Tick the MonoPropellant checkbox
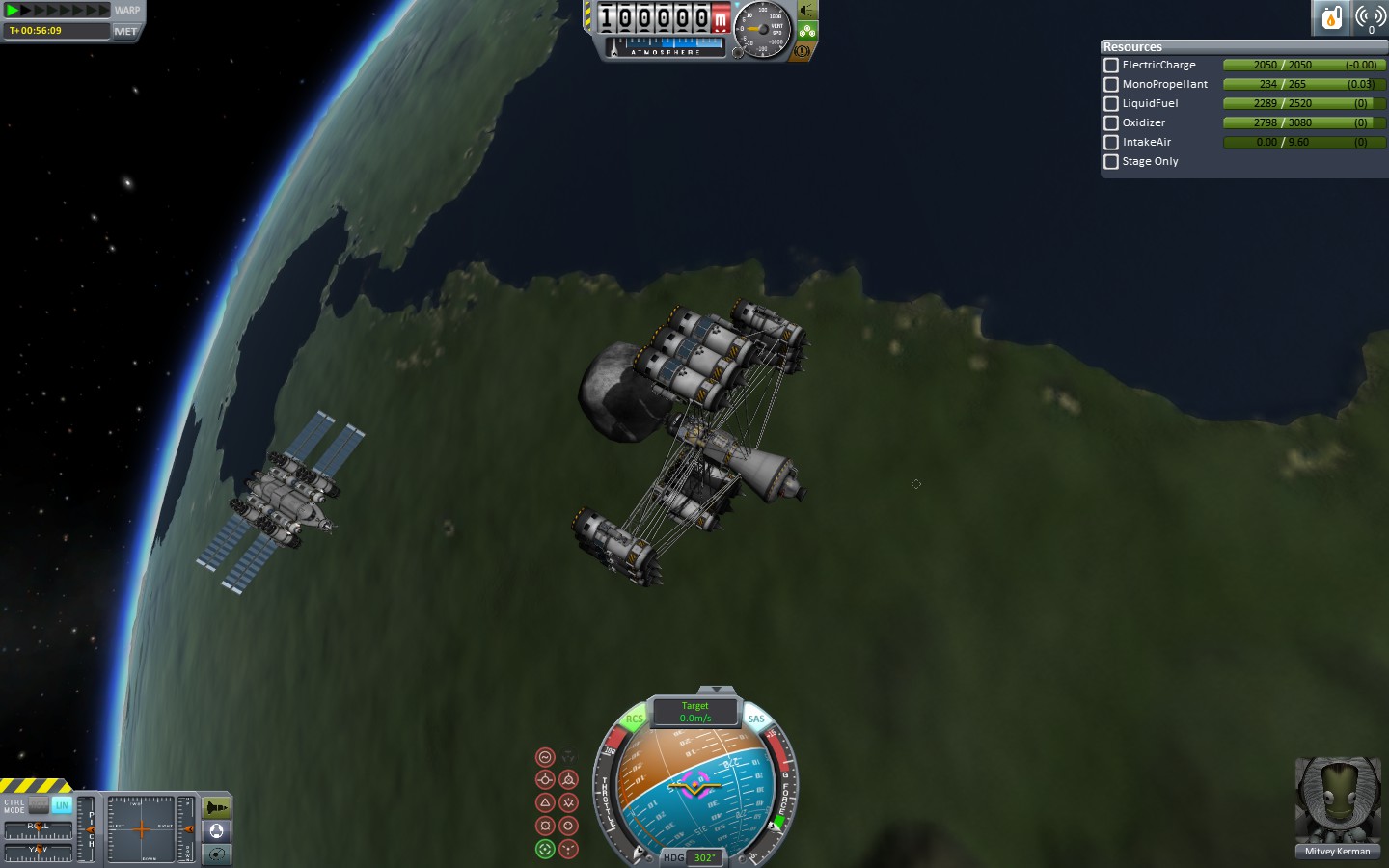The image size is (1389, 868). tap(1111, 85)
